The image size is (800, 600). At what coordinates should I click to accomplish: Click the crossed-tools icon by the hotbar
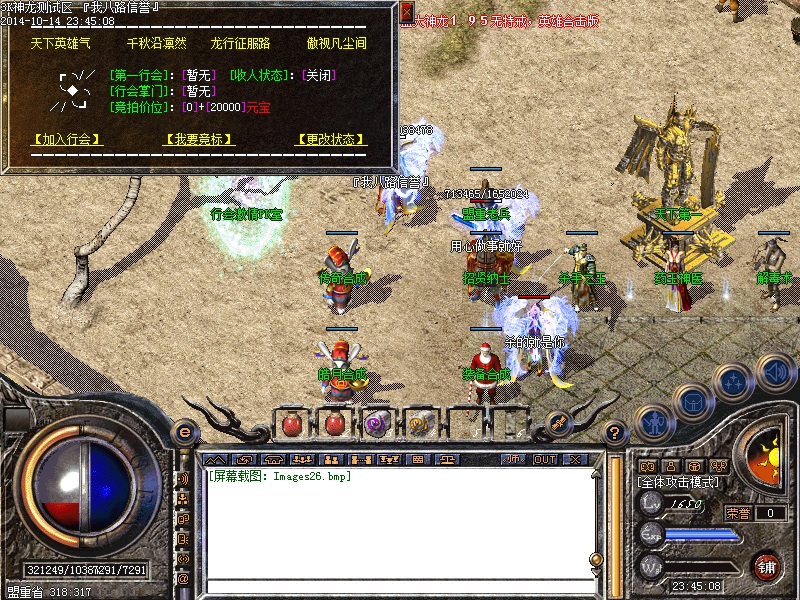(558, 424)
